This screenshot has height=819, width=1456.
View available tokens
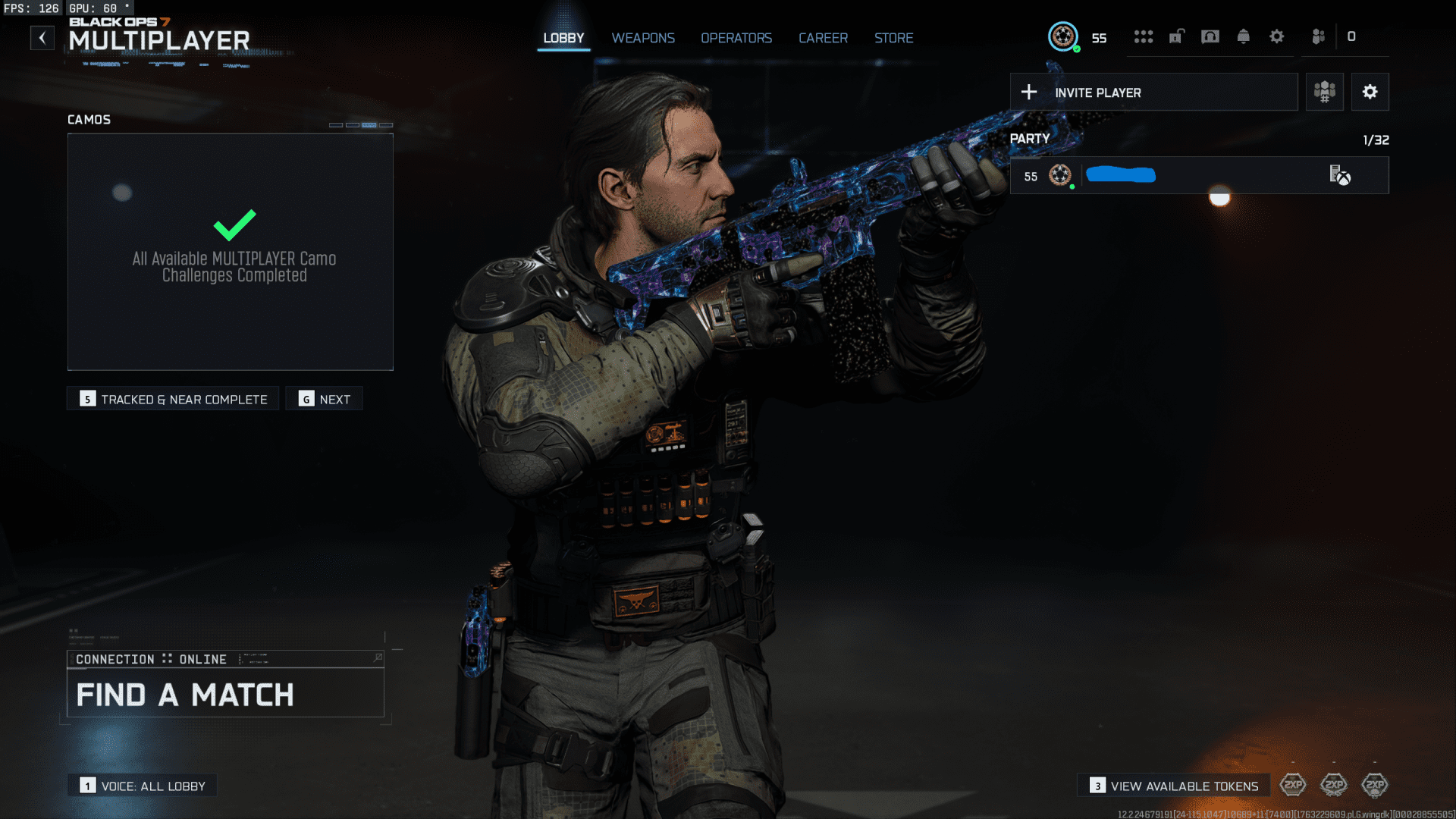1174,786
